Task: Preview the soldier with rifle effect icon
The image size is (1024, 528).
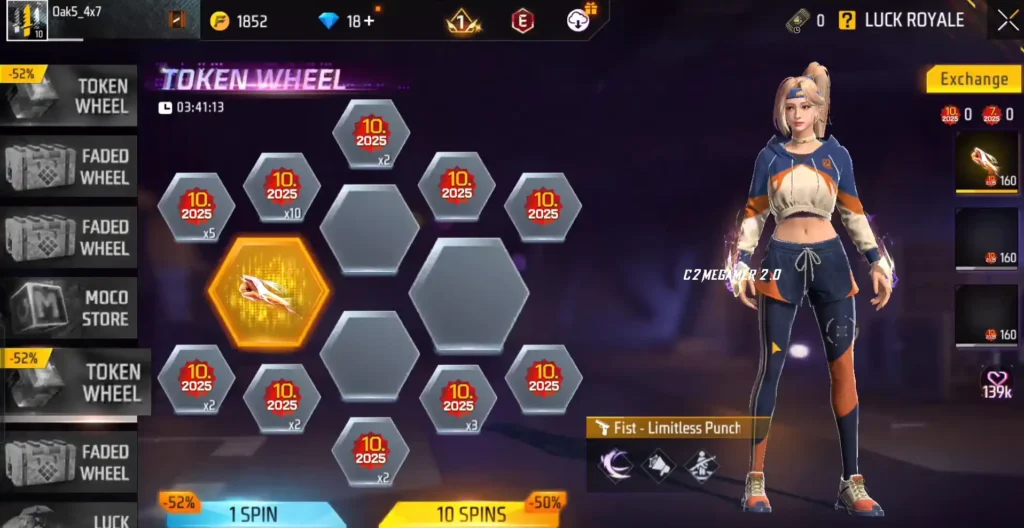Action: point(700,465)
